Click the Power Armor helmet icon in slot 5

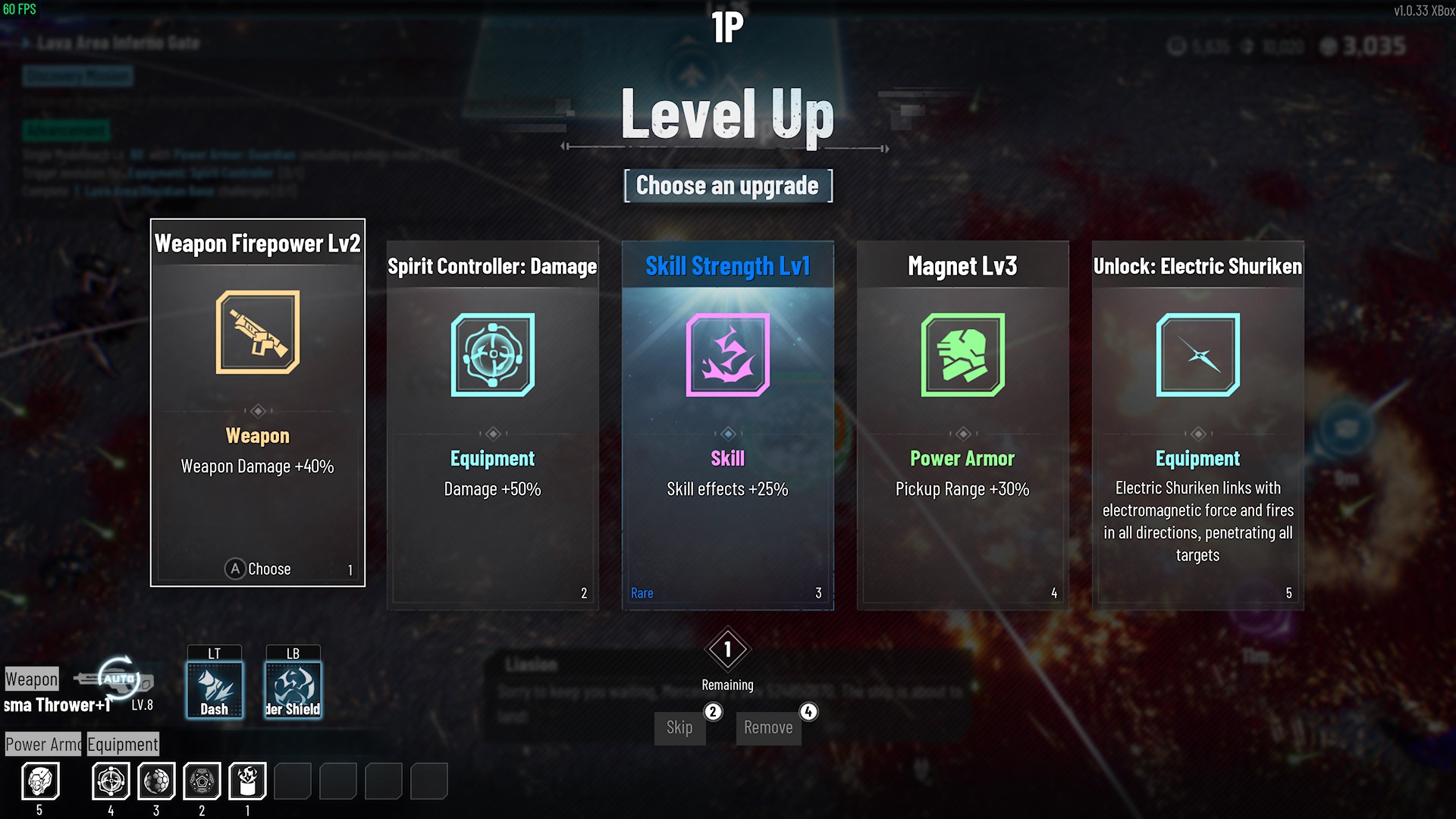[x=42, y=781]
